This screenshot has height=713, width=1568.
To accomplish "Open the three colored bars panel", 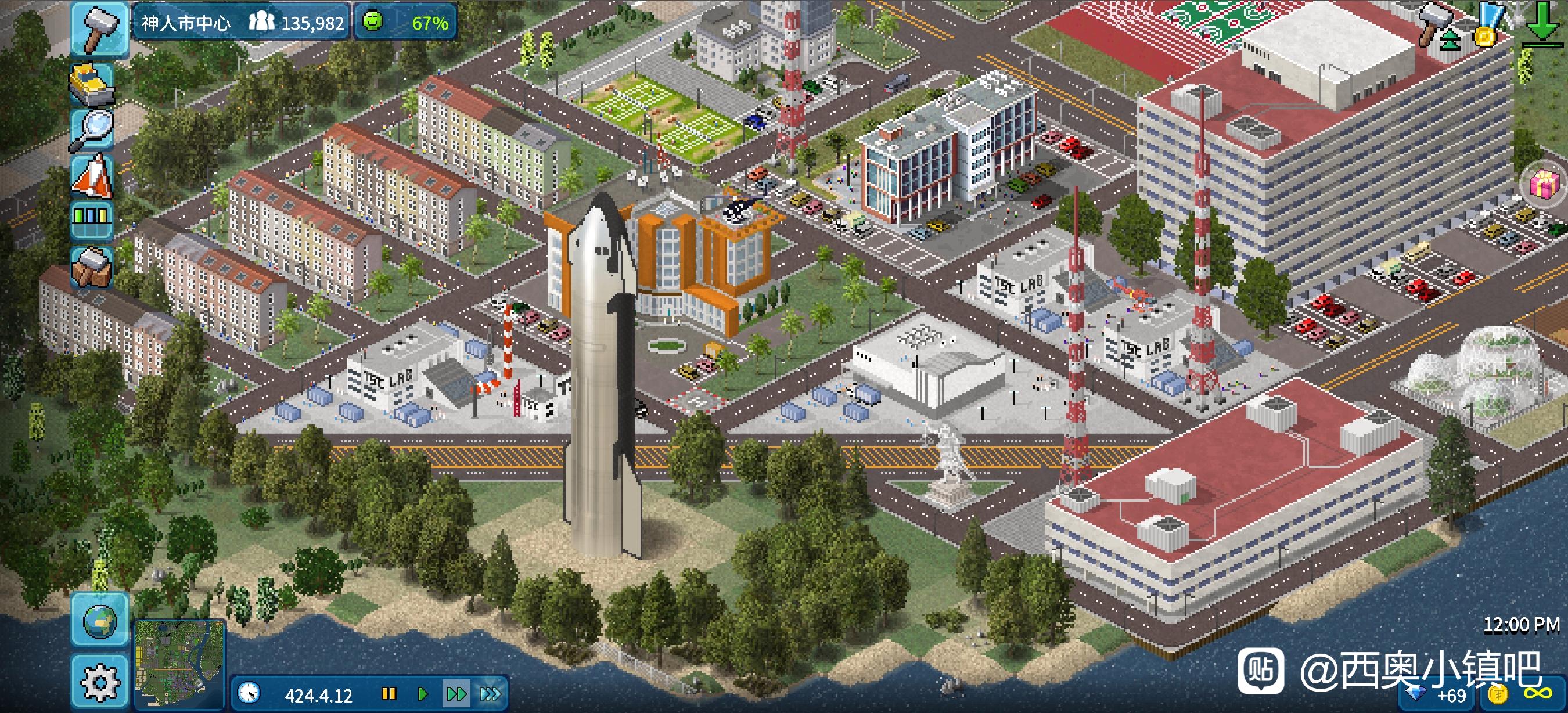I will [92, 217].
